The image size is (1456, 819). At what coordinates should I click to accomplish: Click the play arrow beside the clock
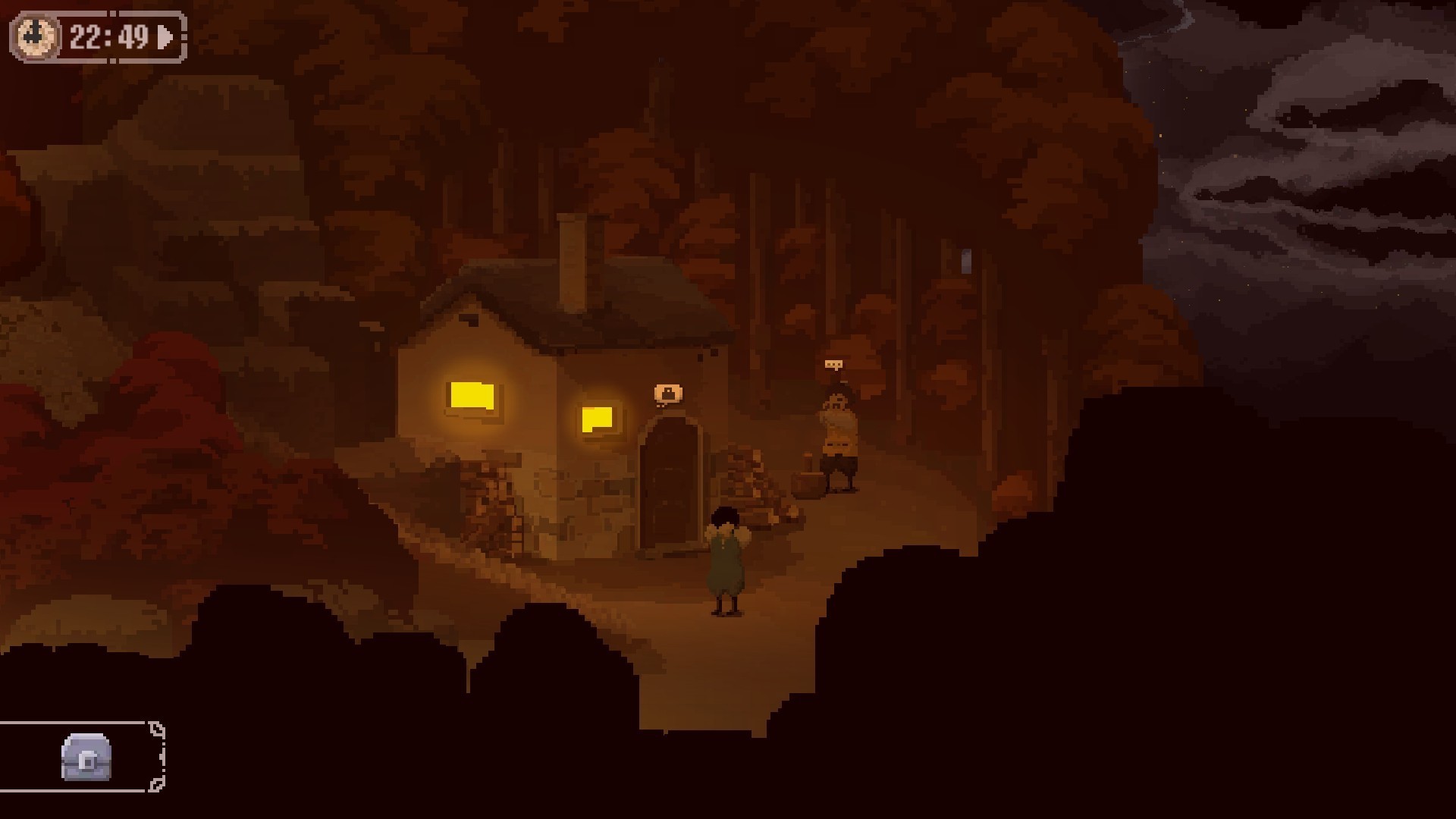165,36
